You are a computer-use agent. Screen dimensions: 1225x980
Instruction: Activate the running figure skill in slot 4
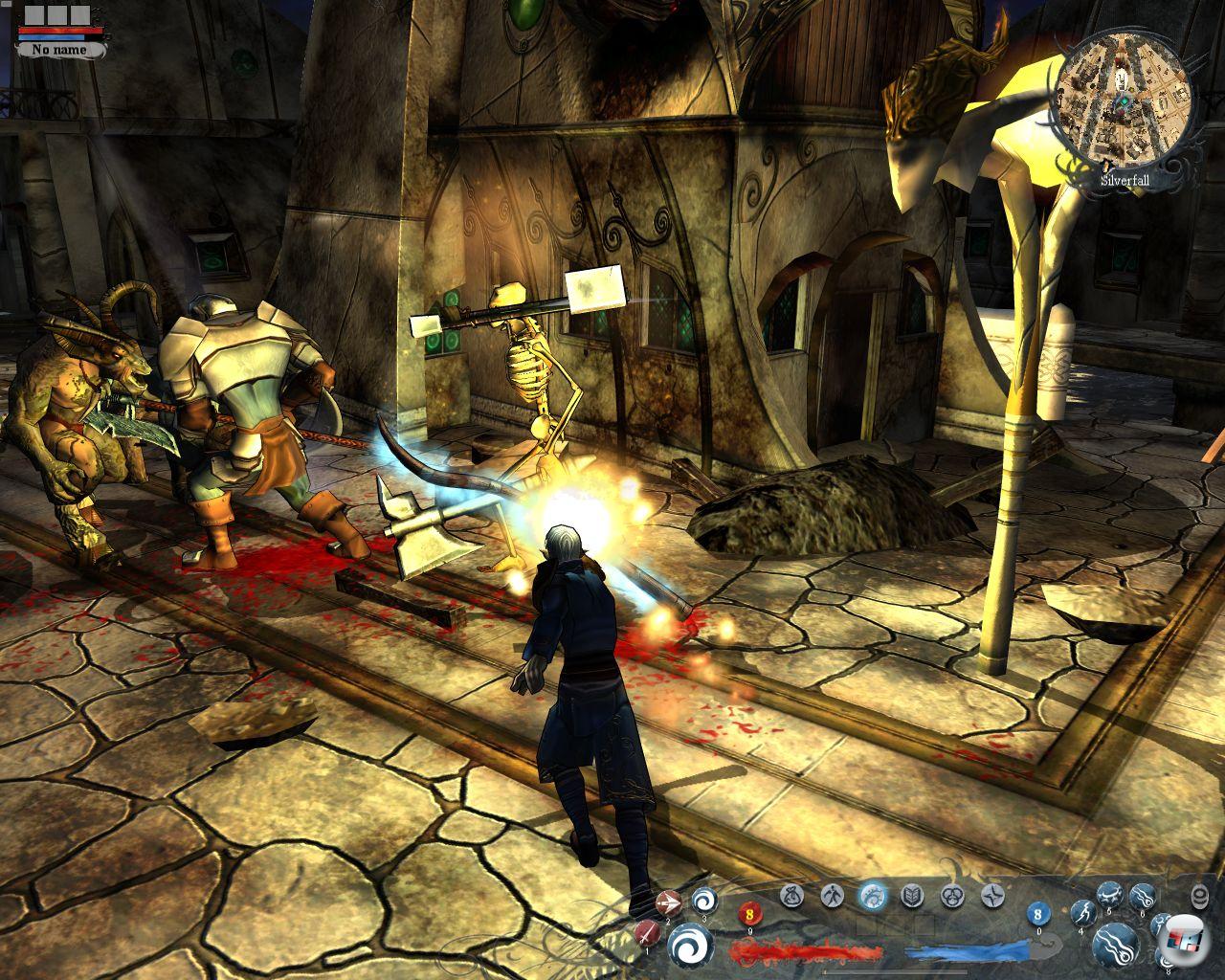click(1082, 914)
